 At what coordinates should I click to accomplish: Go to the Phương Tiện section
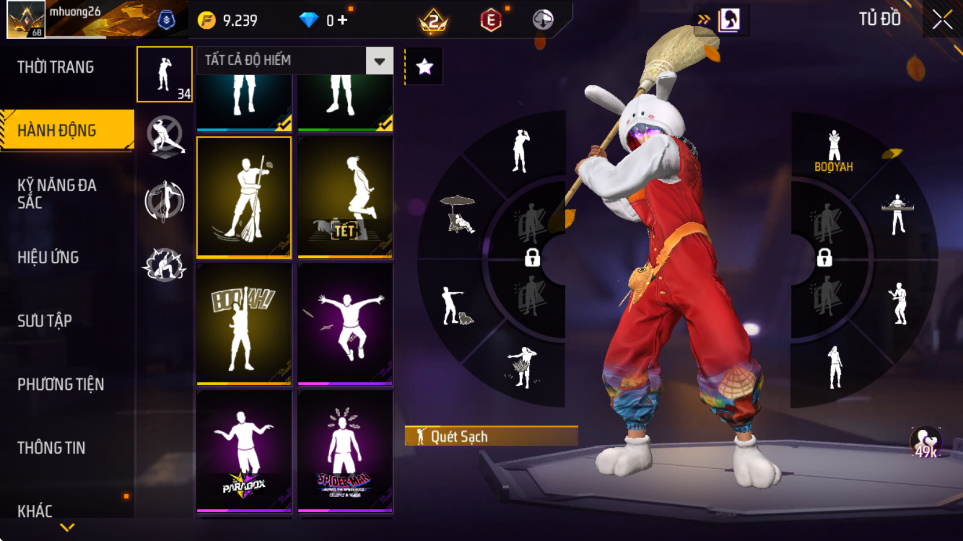pos(61,384)
